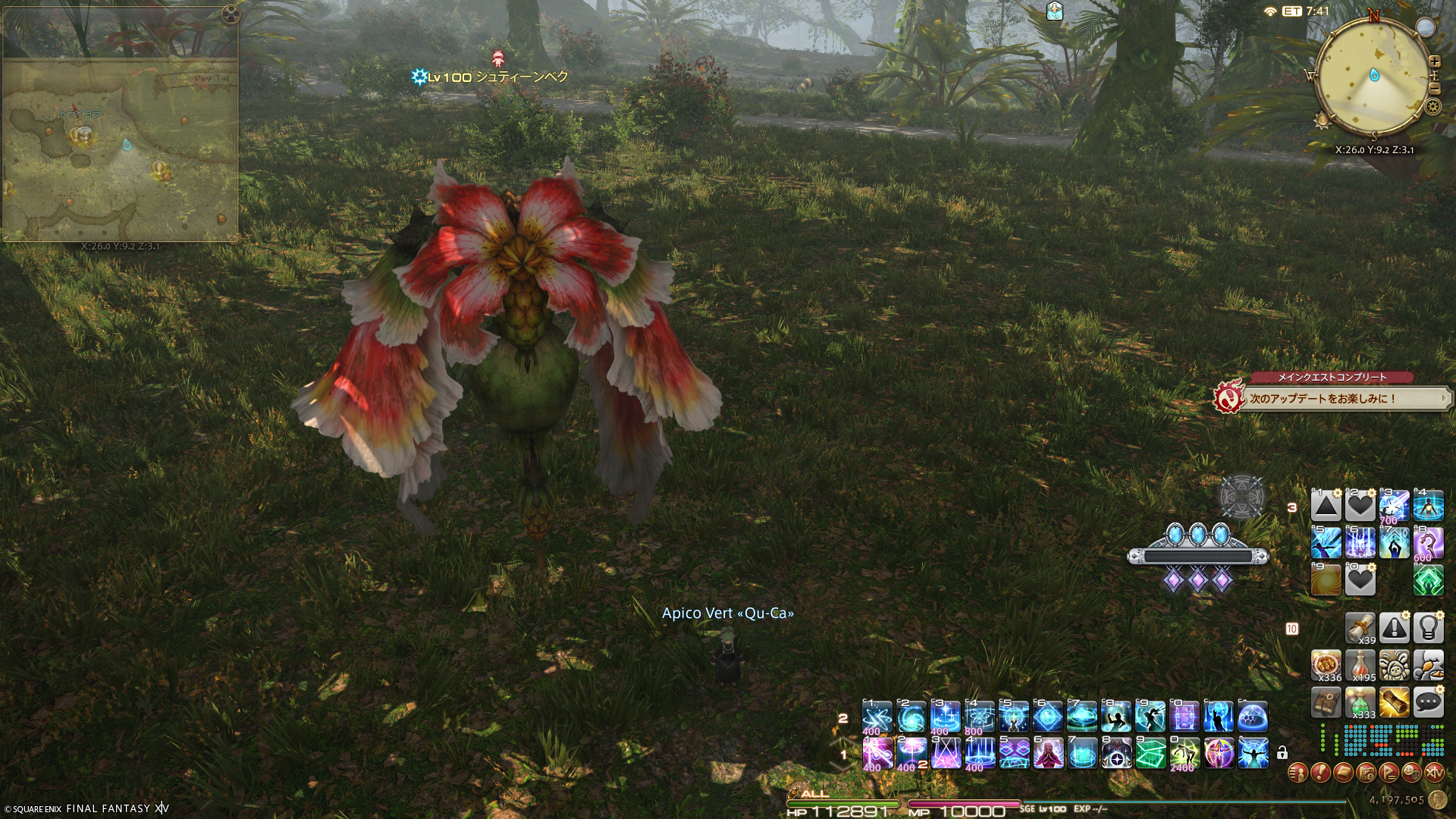Select the light bulb macro icon
Screen dimensions: 1456x819
coord(1428,628)
